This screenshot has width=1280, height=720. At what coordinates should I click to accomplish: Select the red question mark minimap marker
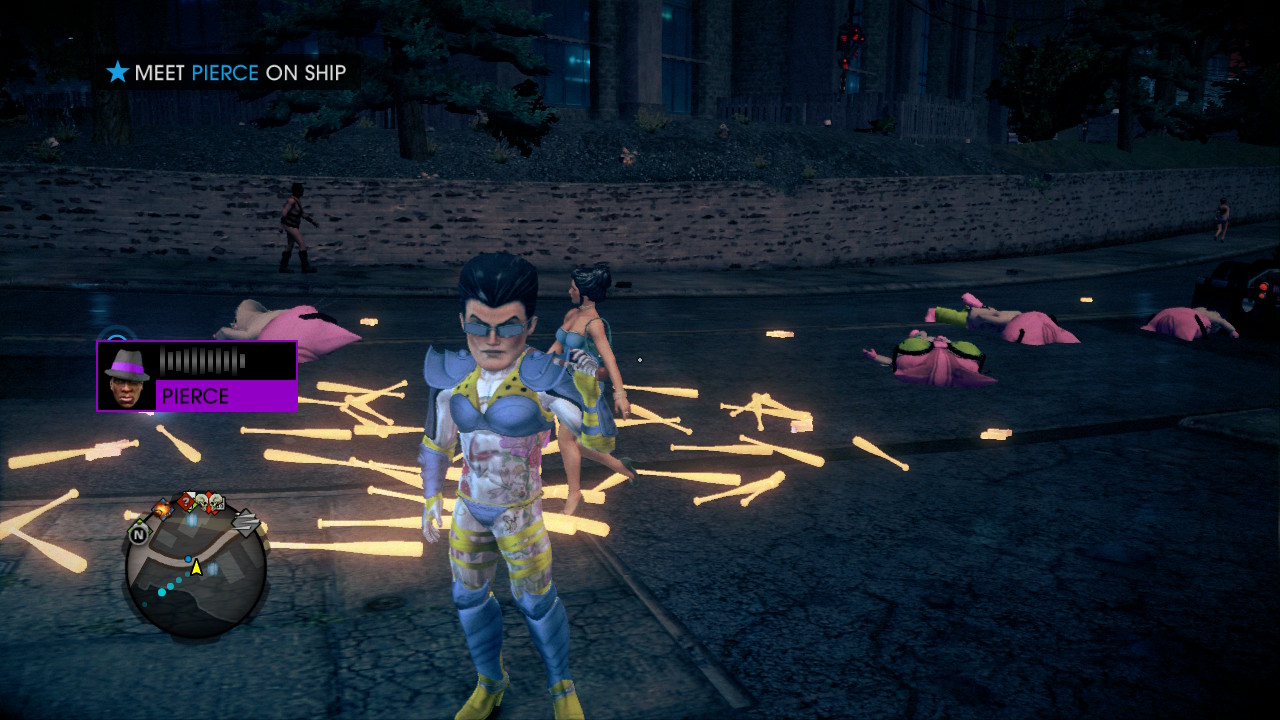pyautogui.click(x=186, y=501)
